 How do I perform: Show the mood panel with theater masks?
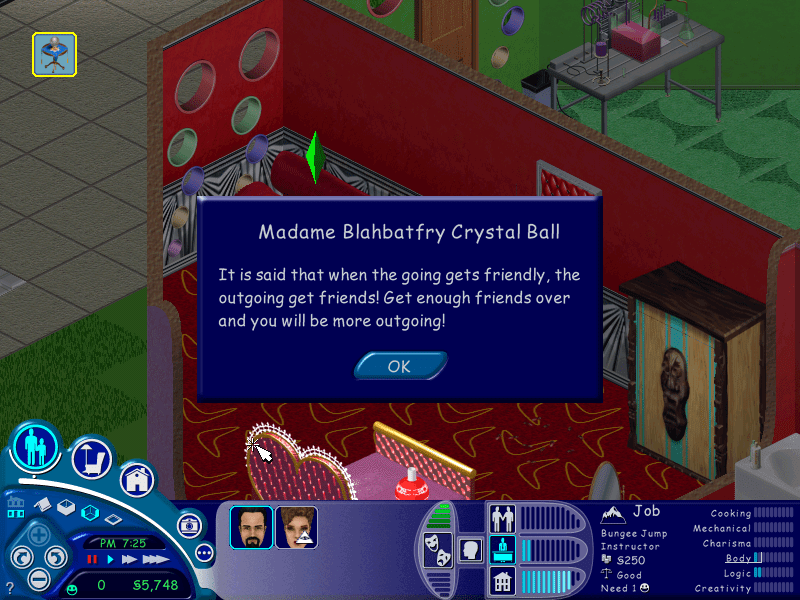[437, 550]
